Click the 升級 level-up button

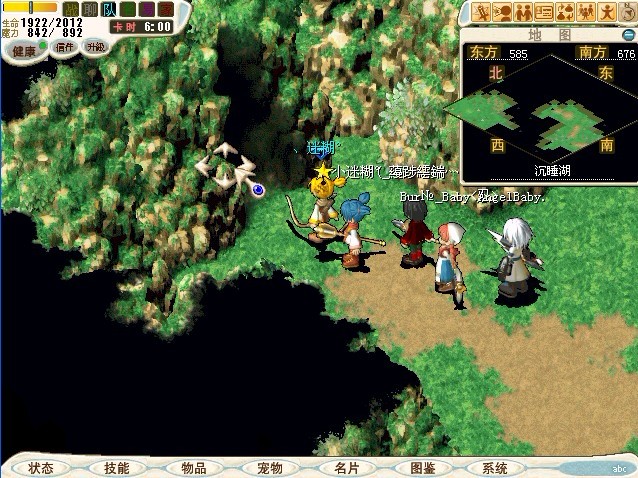pos(96,48)
